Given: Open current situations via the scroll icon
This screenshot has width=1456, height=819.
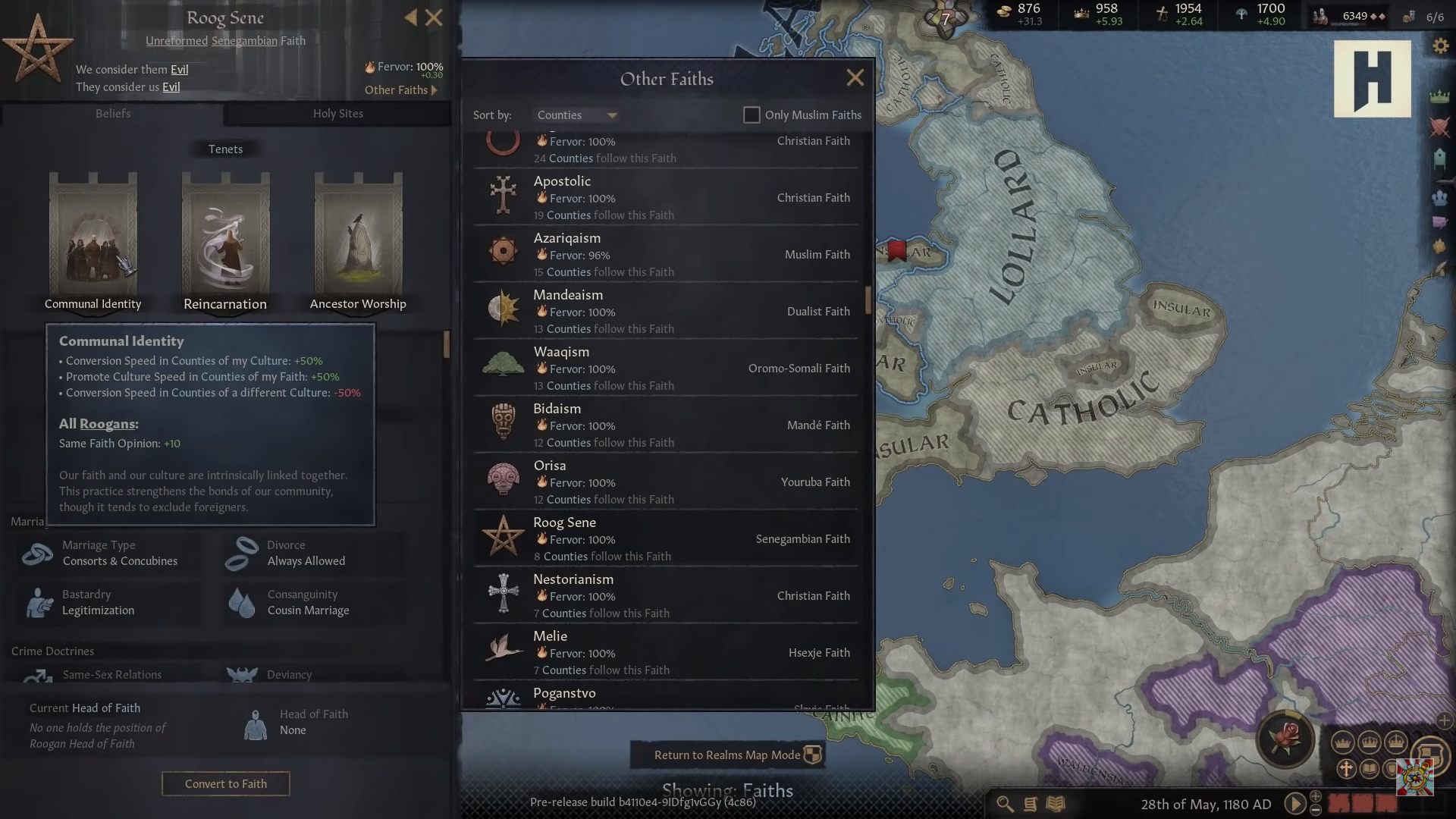Looking at the screenshot, I should (1029, 804).
